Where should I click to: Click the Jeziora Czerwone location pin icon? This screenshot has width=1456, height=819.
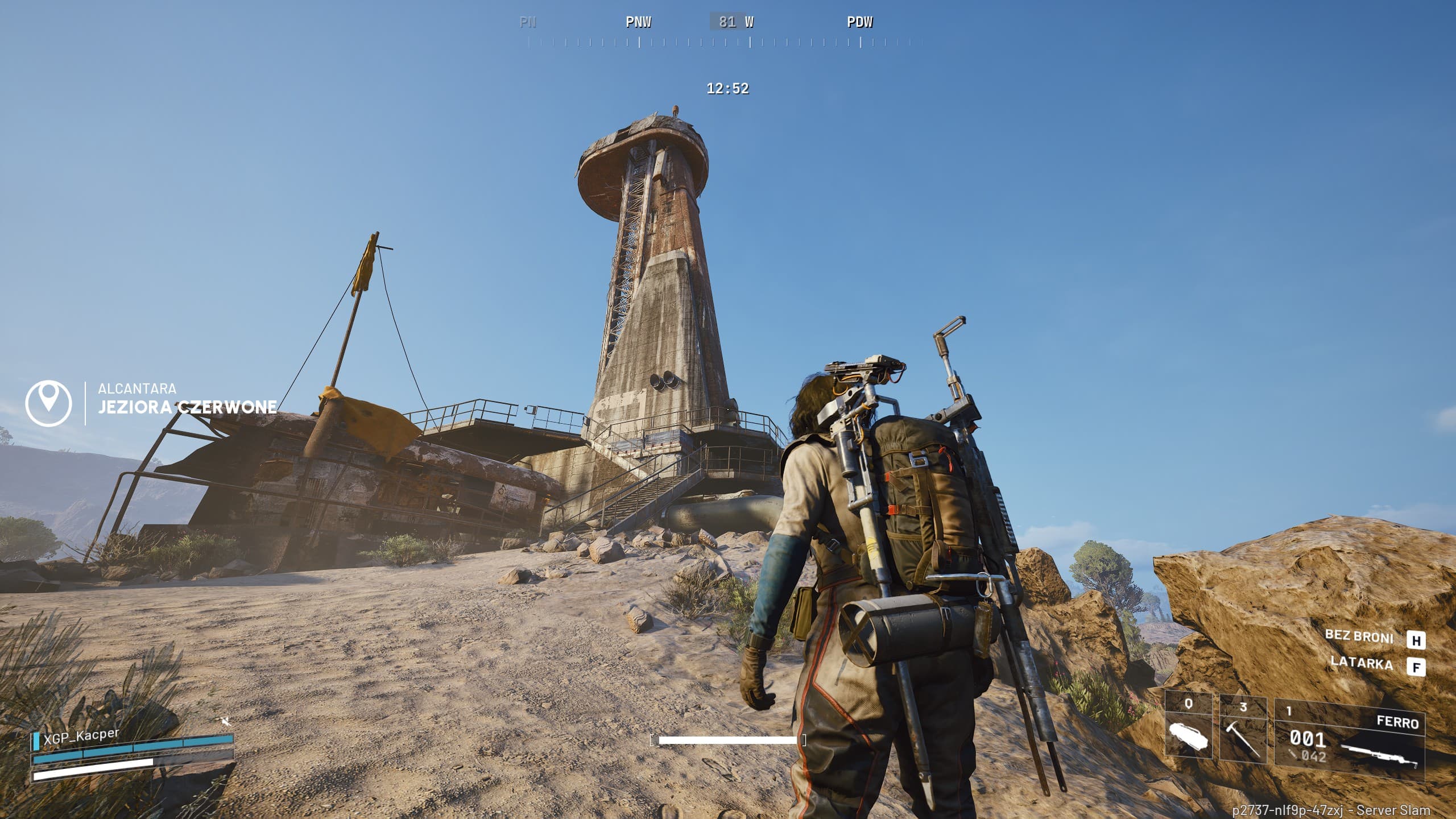point(48,403)
